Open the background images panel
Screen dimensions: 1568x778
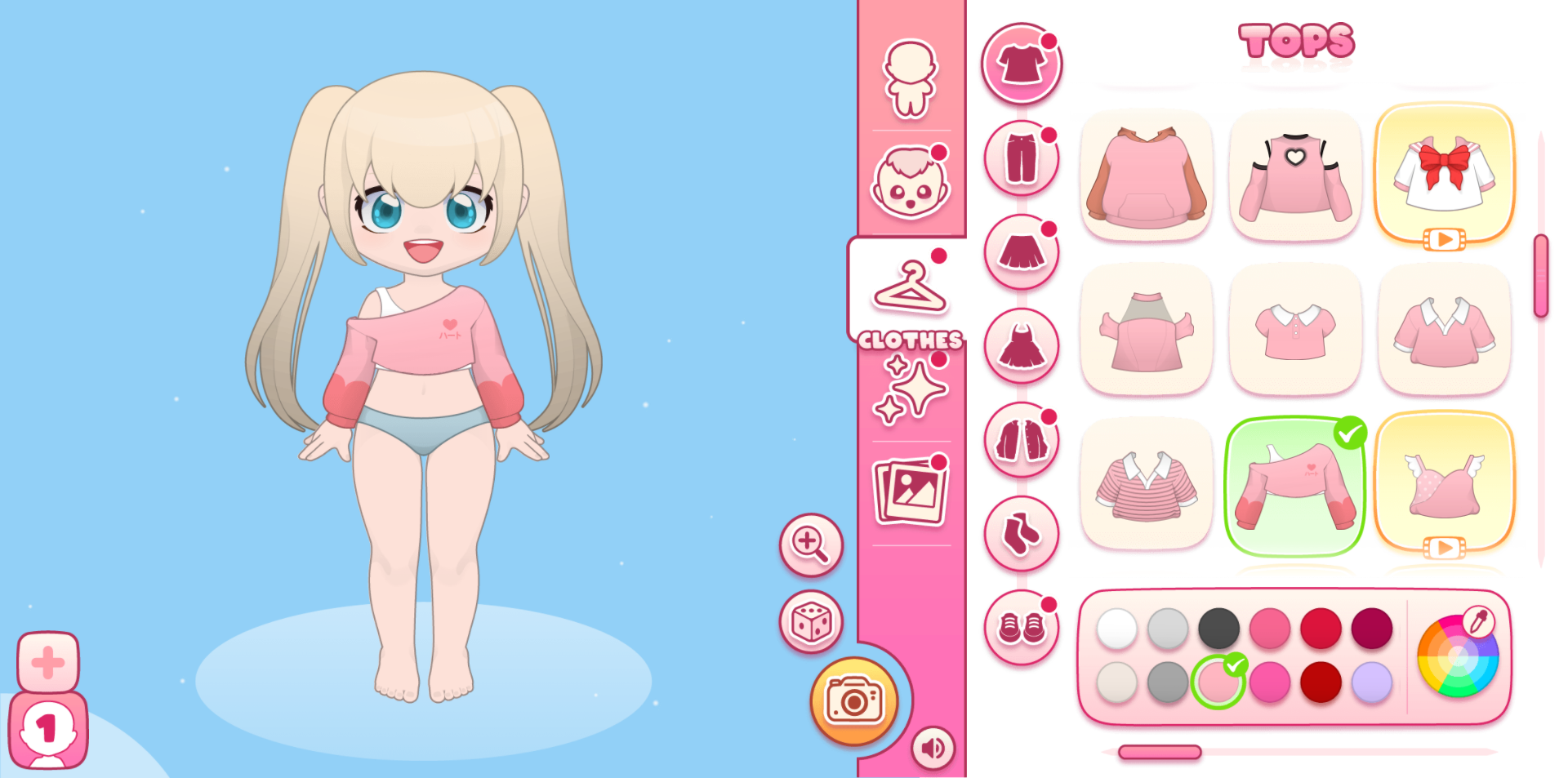coord(909,490)
